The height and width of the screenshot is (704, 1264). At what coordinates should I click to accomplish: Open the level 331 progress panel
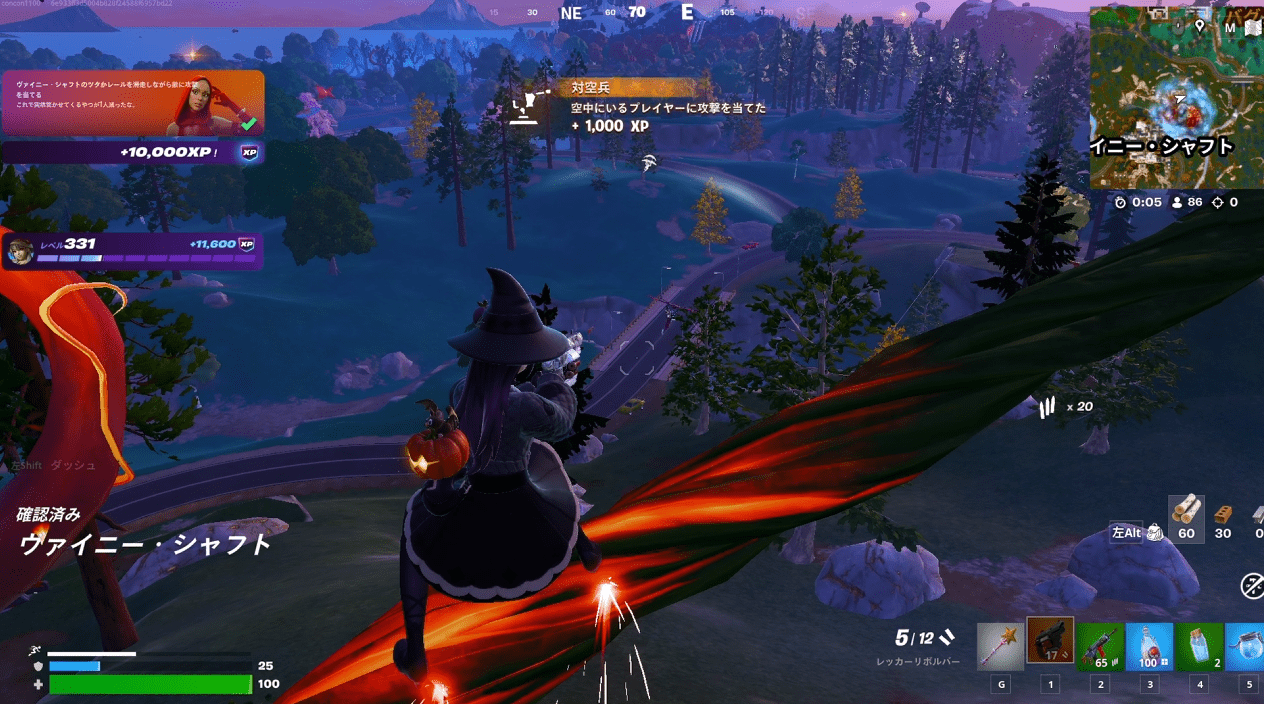133,251
